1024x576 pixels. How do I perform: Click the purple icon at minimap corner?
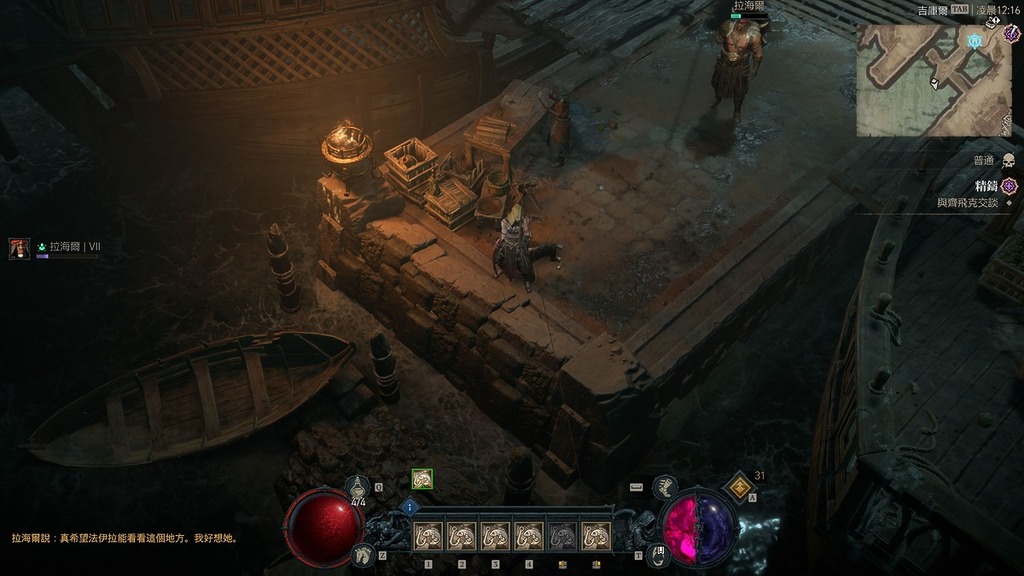(x=1011, y=33)
